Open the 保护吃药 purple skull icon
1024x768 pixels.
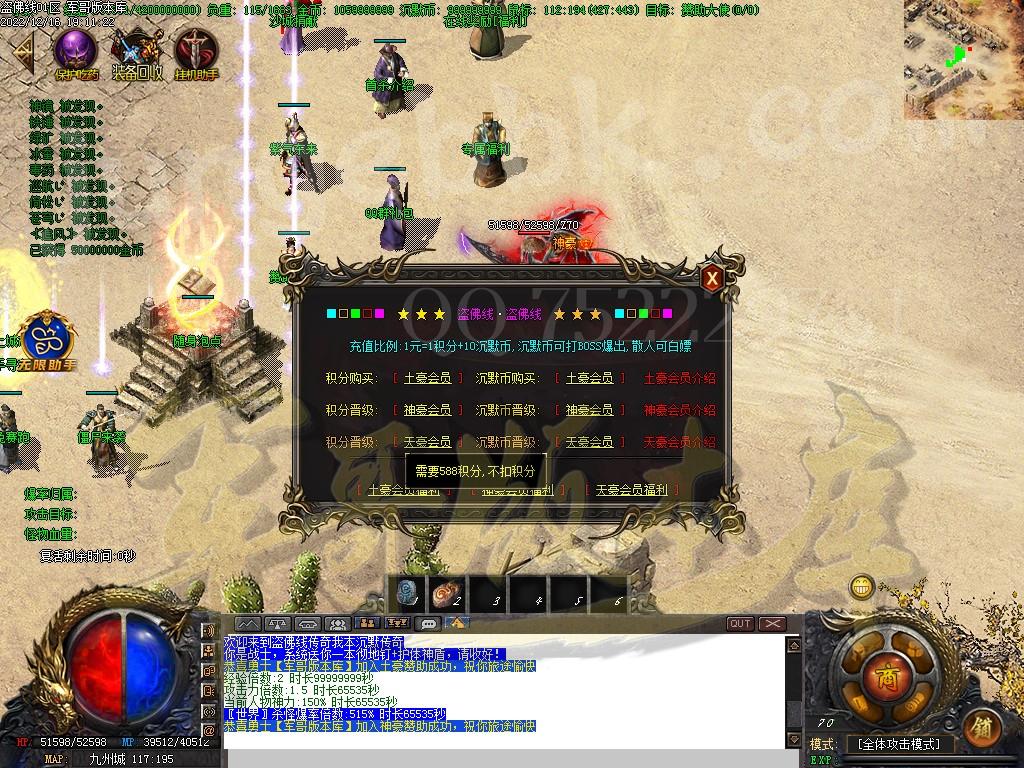(x=76, y=52)
